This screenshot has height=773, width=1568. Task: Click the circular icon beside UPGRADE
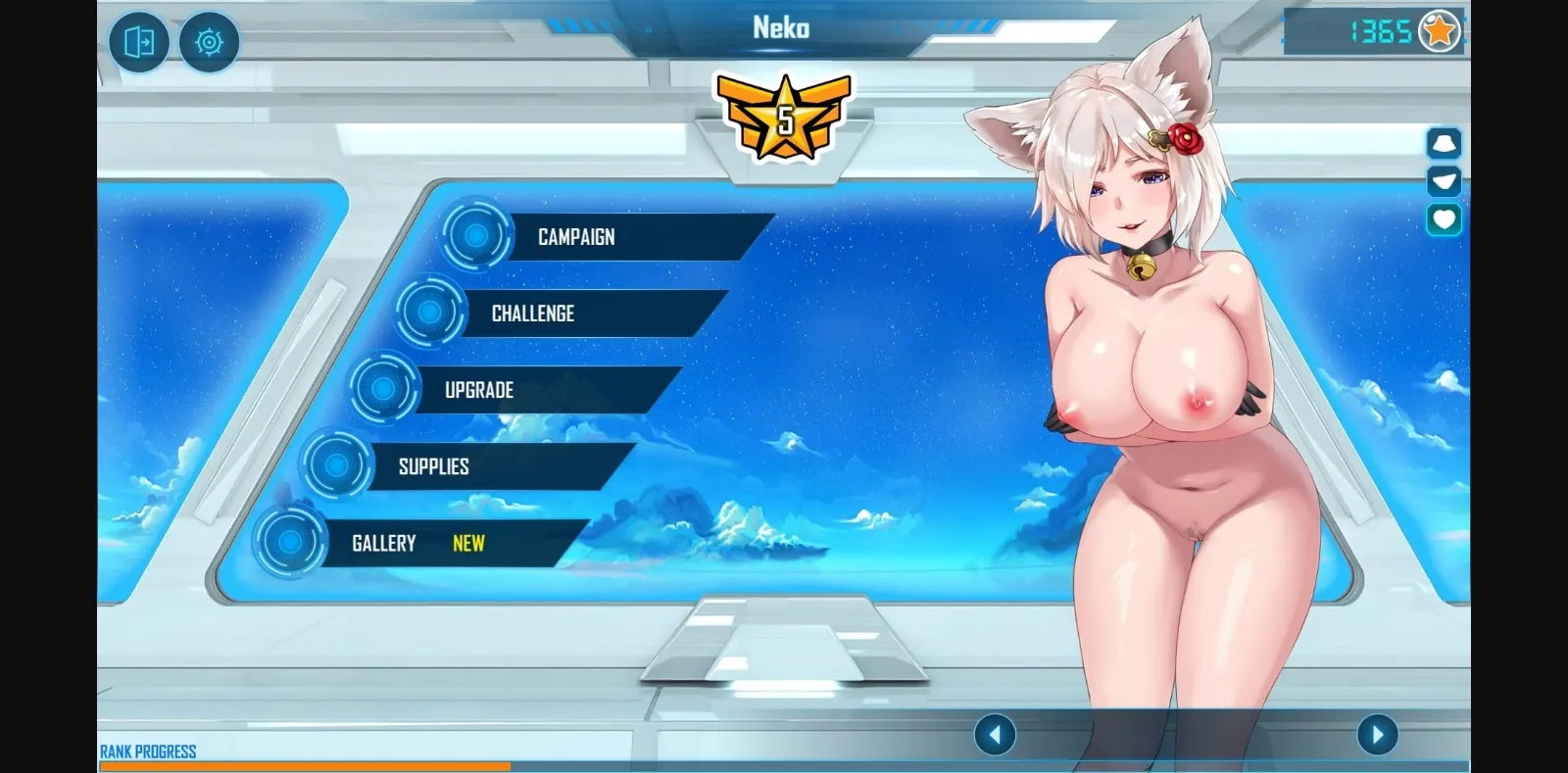[386, 389]
